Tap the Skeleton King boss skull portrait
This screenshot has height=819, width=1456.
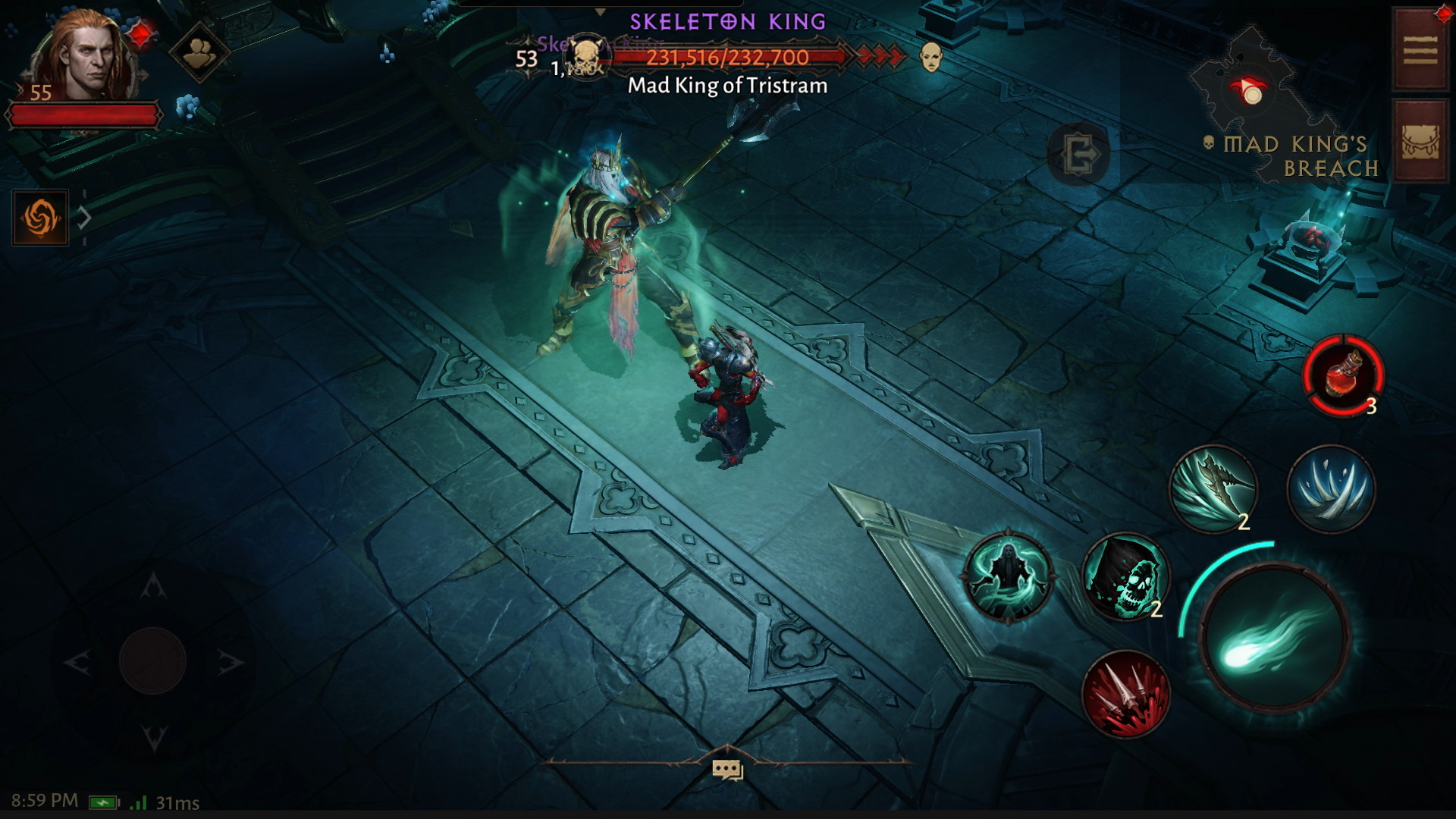click(x=586, y=56)
